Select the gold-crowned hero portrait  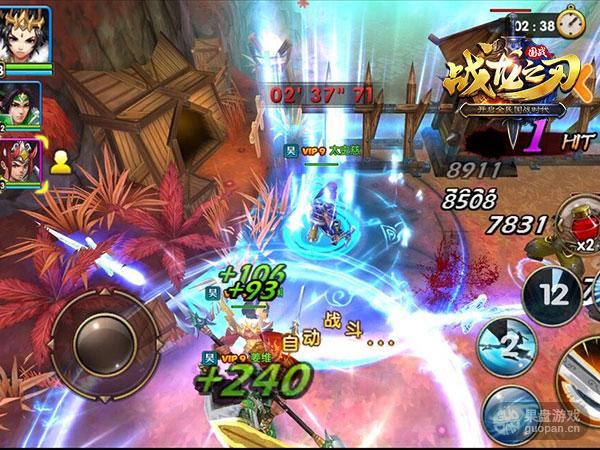point(22,37)
